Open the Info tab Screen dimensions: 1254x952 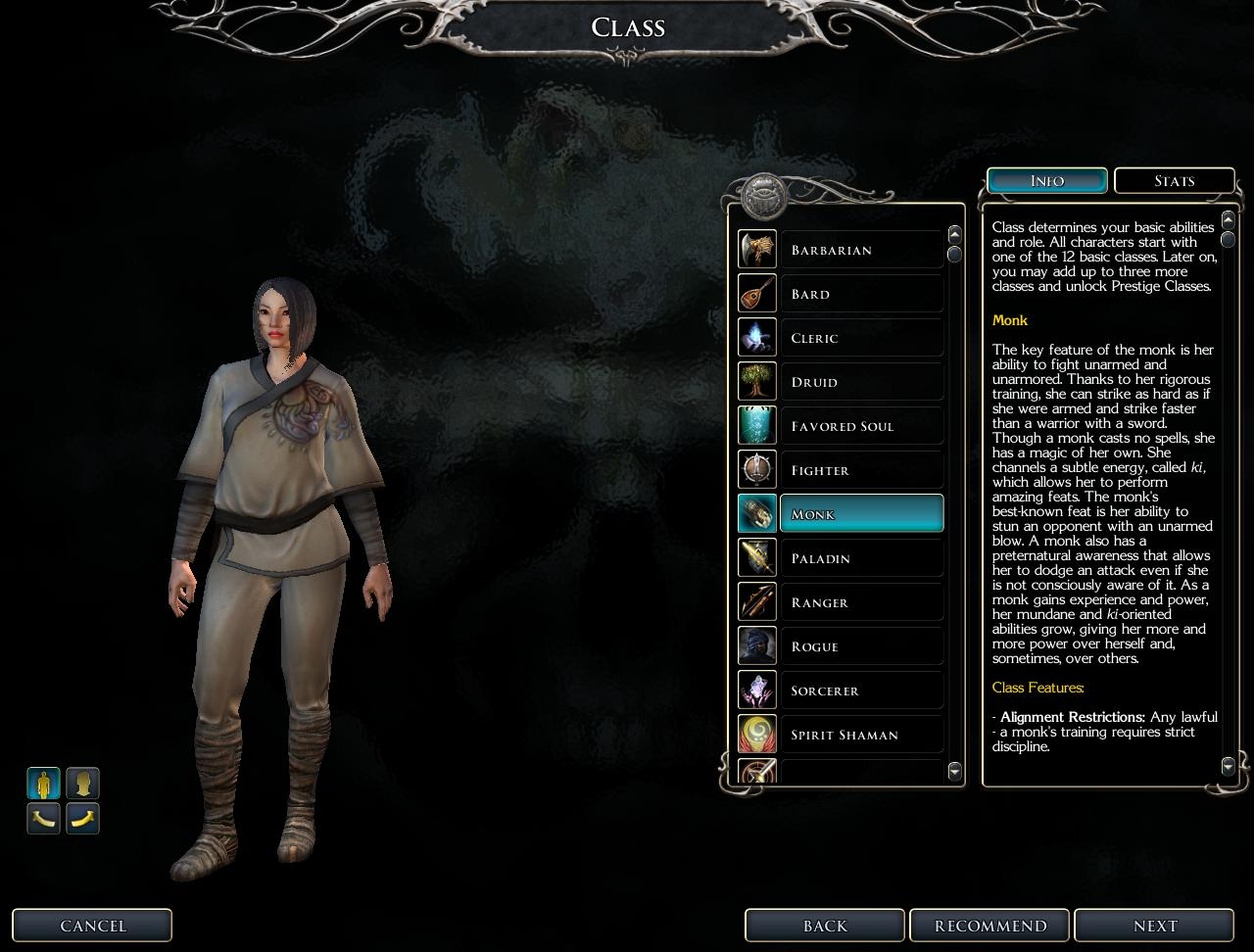click(x=1047, y=181)
